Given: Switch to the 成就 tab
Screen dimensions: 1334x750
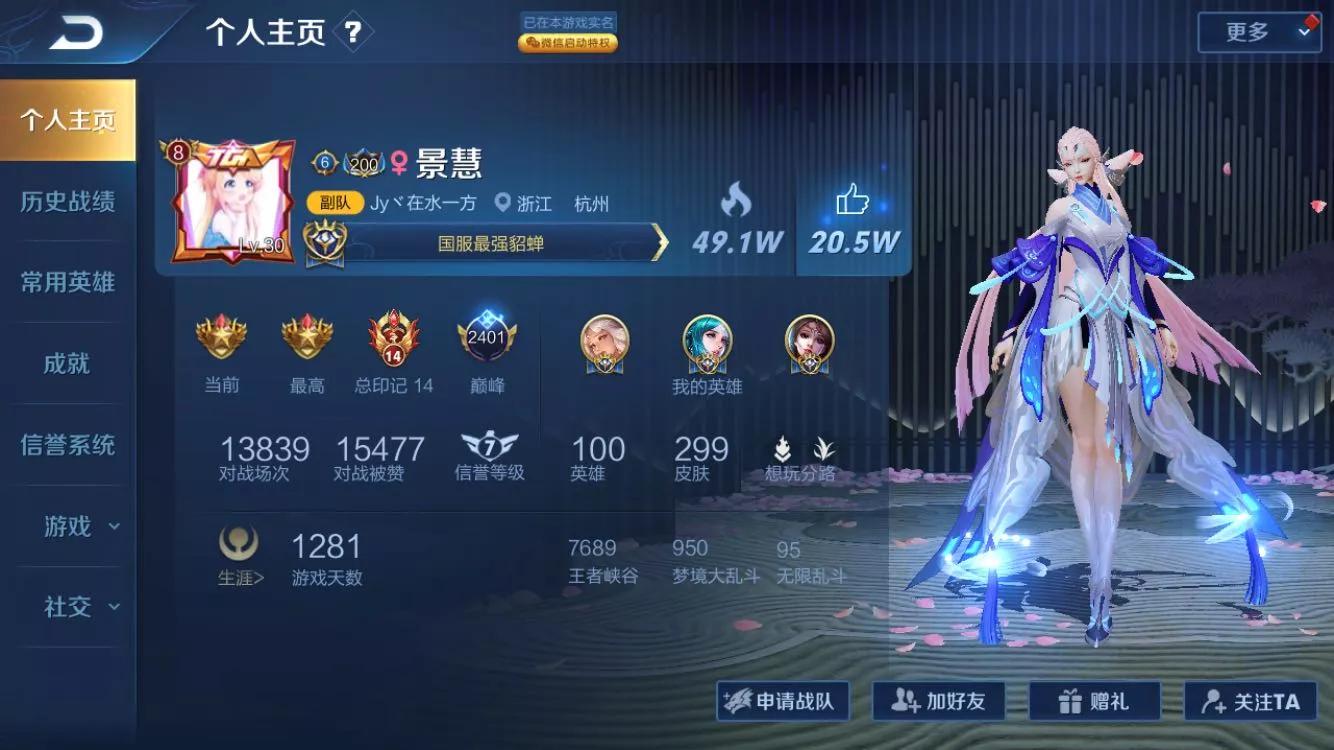Looking at the screenshot, I should pos(66,364).
